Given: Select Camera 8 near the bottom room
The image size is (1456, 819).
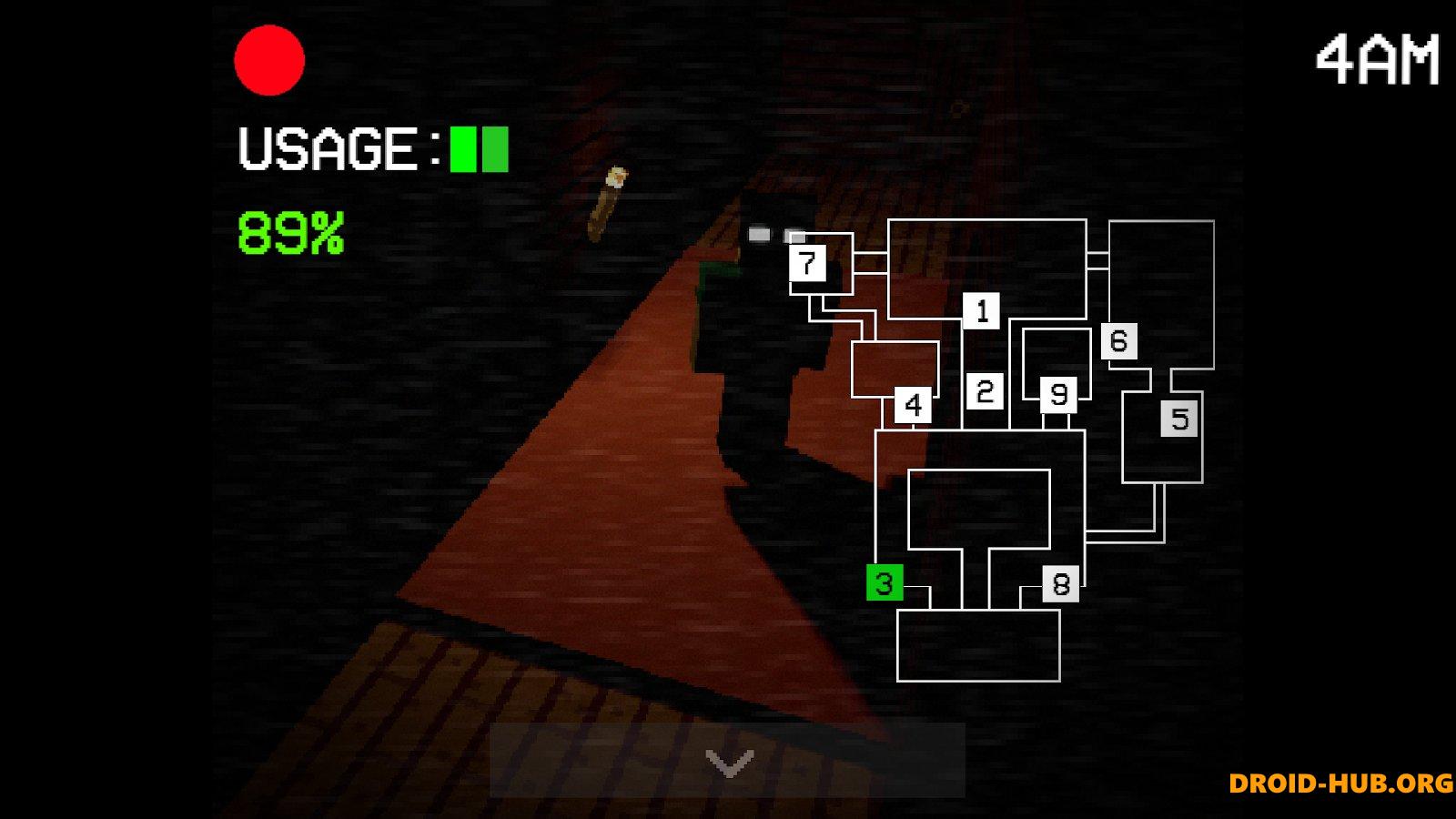Looking at the screenshot, I should coord(1060,584).
